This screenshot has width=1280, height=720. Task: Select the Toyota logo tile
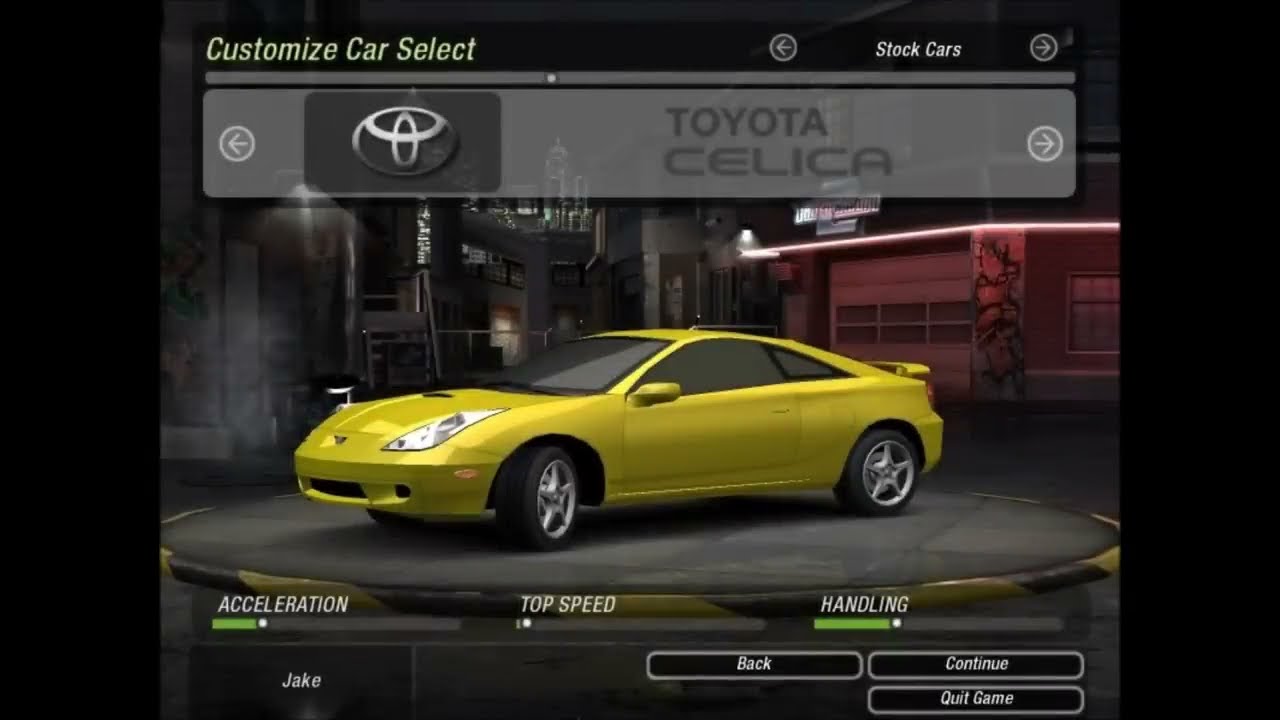[402, 142]
